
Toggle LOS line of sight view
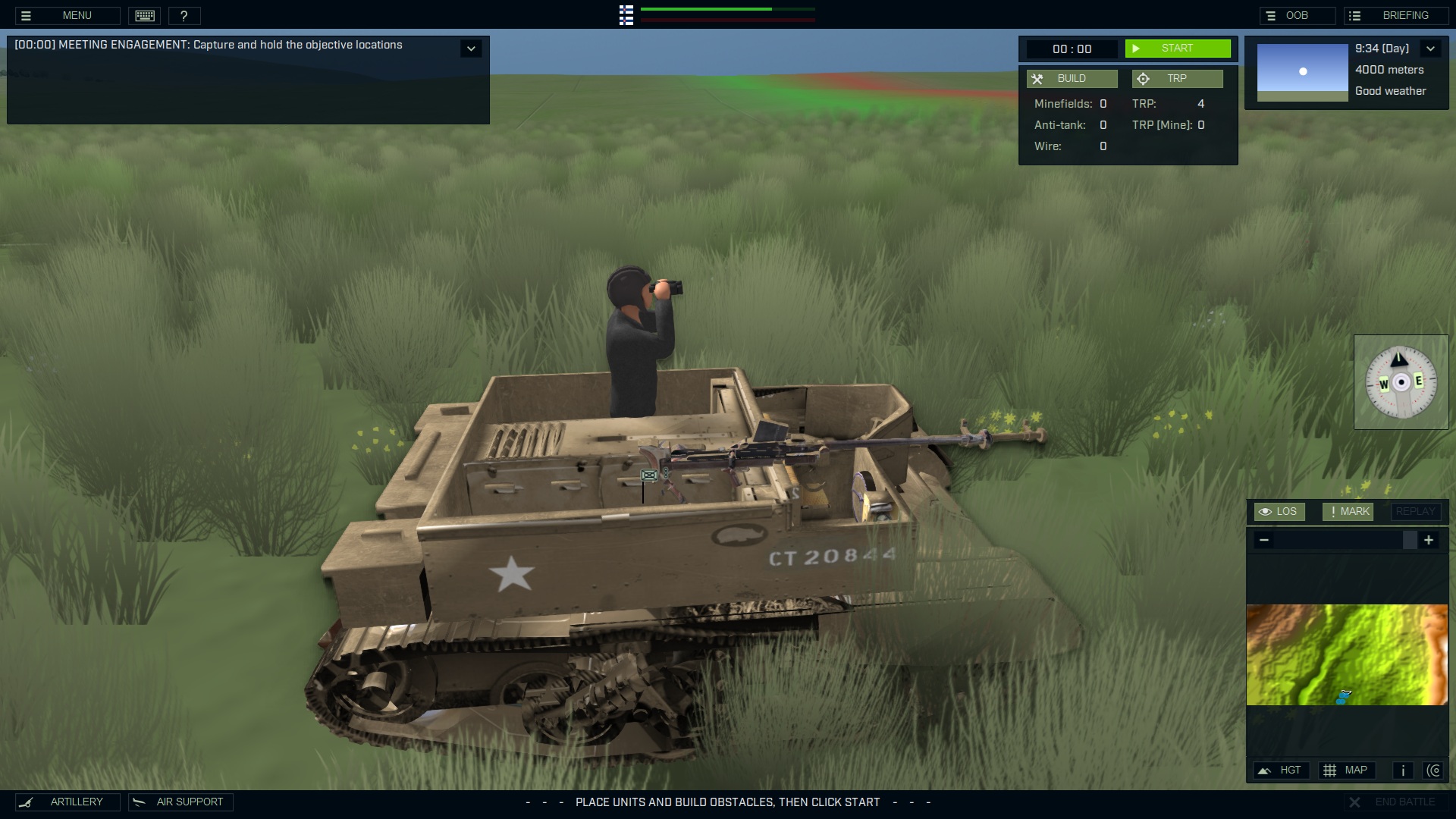pyautogui.click(x=1279, y=511)
